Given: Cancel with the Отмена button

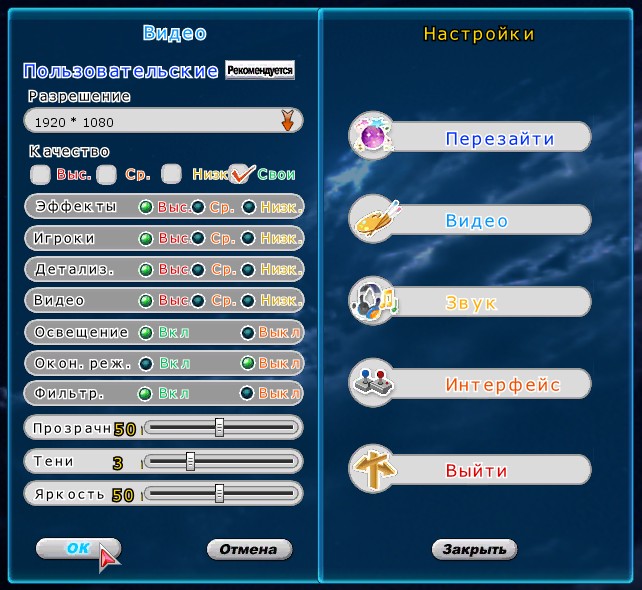Looking at the screenshot, I should [249, 549].
